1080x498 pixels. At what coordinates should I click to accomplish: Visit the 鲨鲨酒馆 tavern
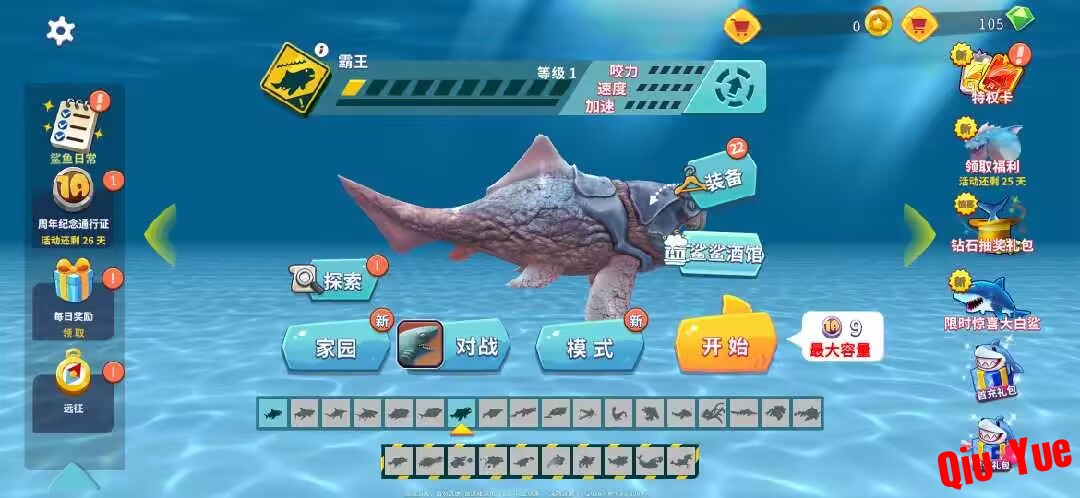[714, 254]
